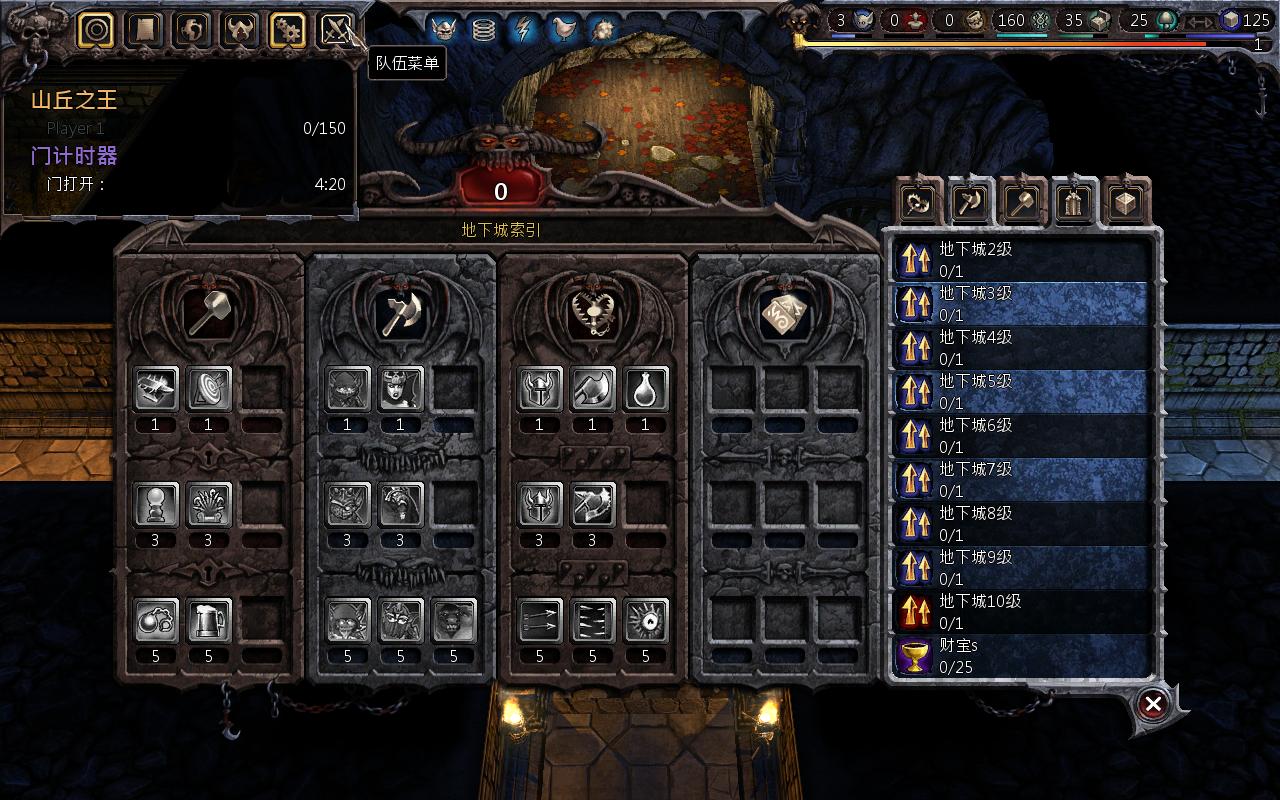Choose the succubus creature icon
The width and height of the screenshot is (1280, 800).
point(400,390)
